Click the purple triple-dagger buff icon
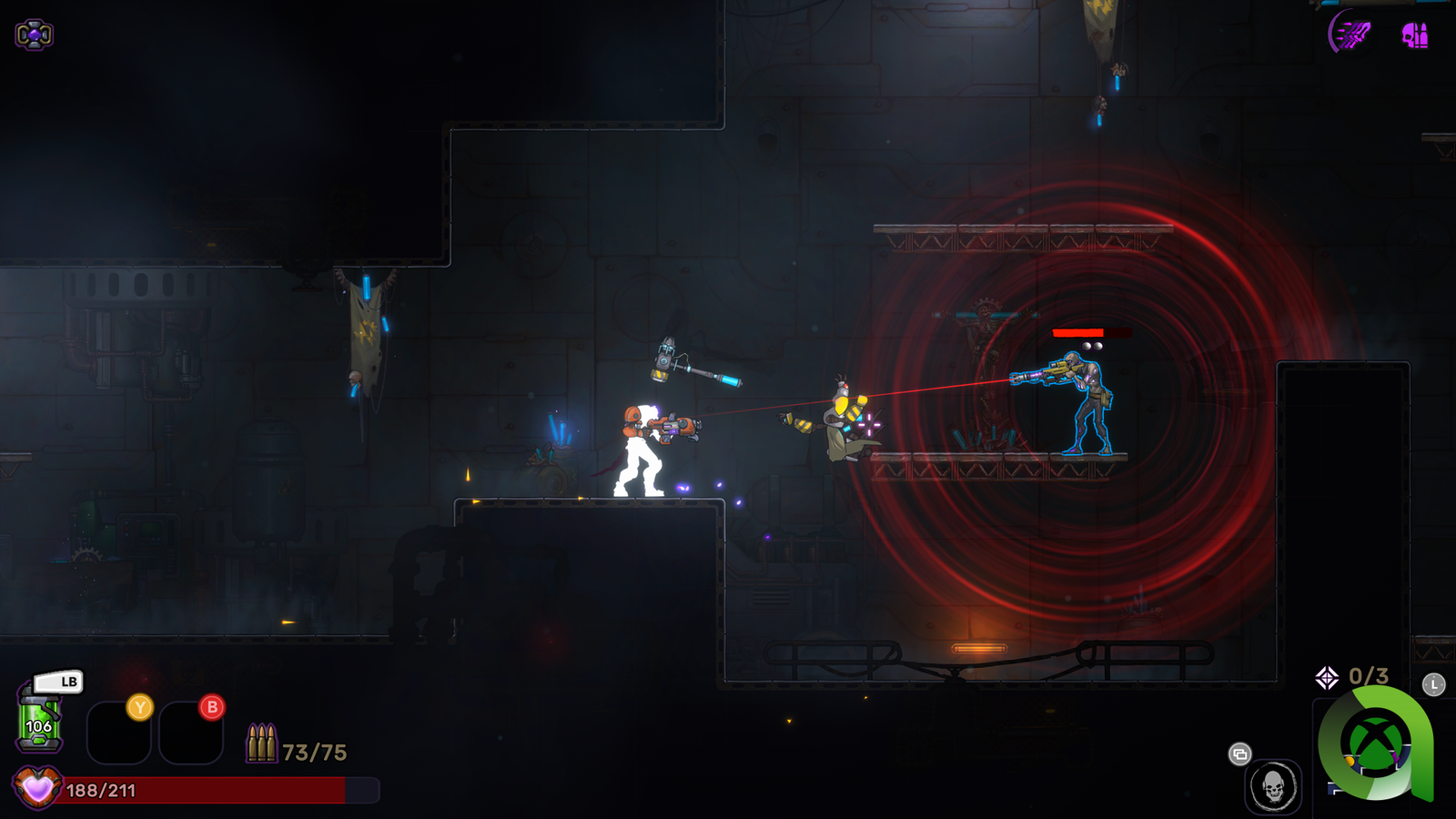The image size is (1456, 819). click(x=1350, y=35)
